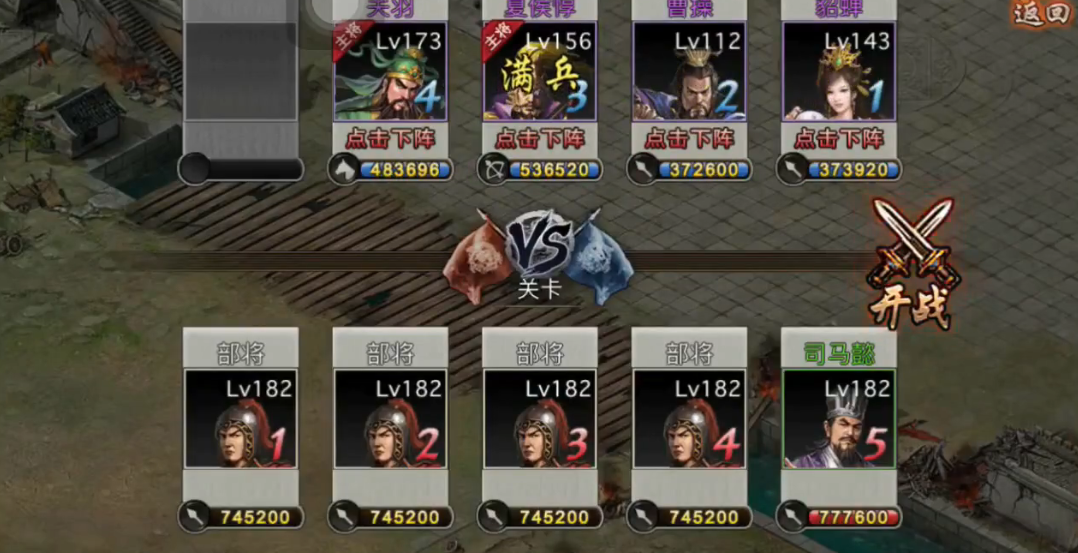Remove 关羽 from formation via 点击下阵

coord(390,138)
